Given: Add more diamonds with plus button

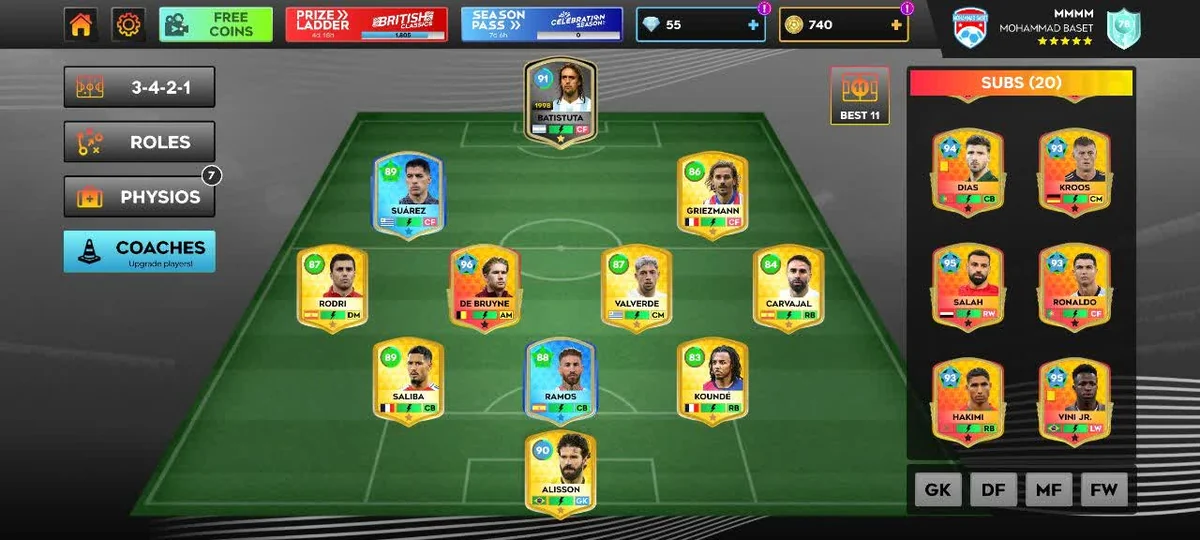Looking at the screenshot, I should click(753, 25).
